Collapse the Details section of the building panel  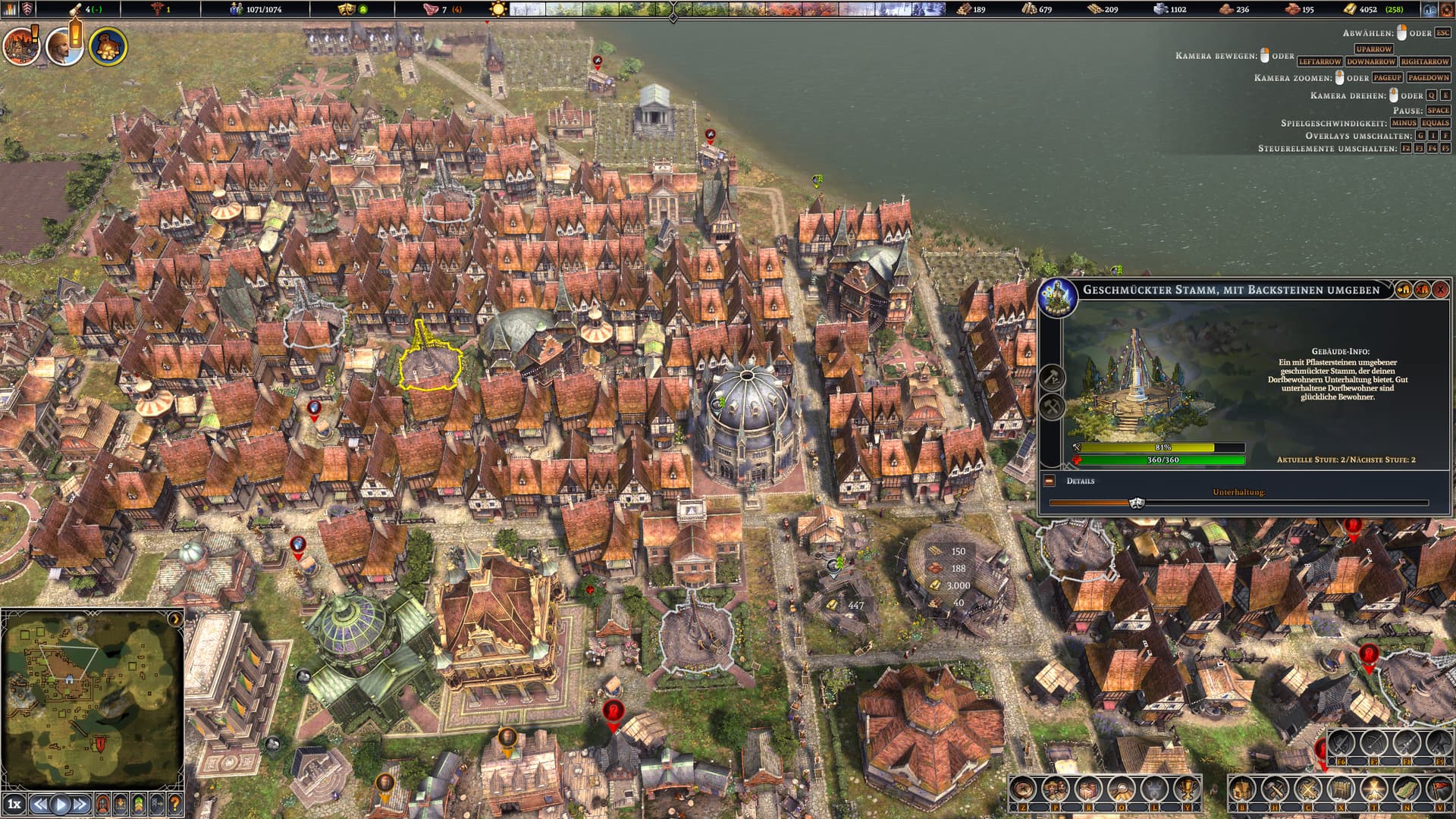1050,481
